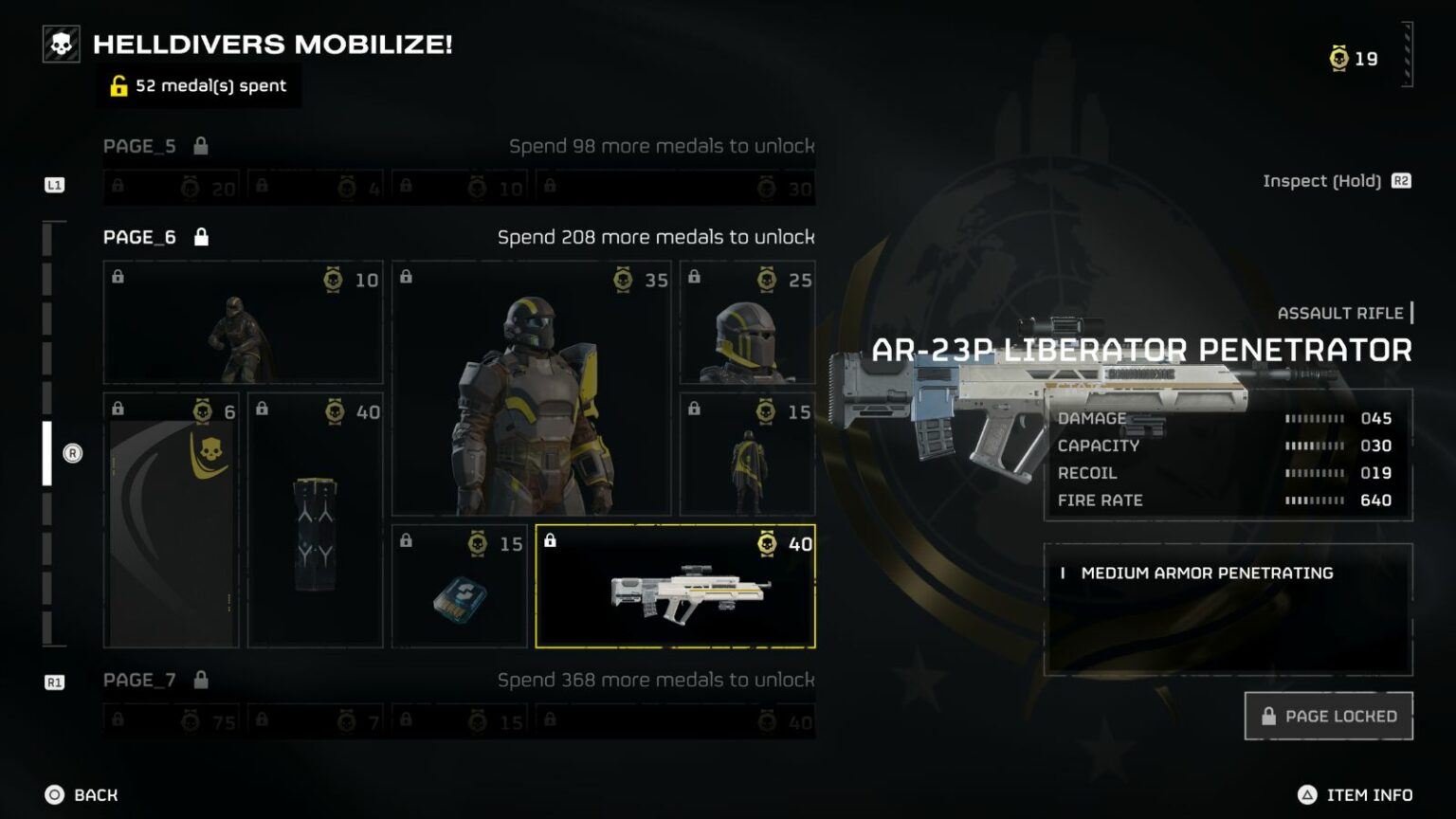Pick the crouching emote tile costing 10
This screenshot has height=819, width=1456.
click(x=243, y=323)
